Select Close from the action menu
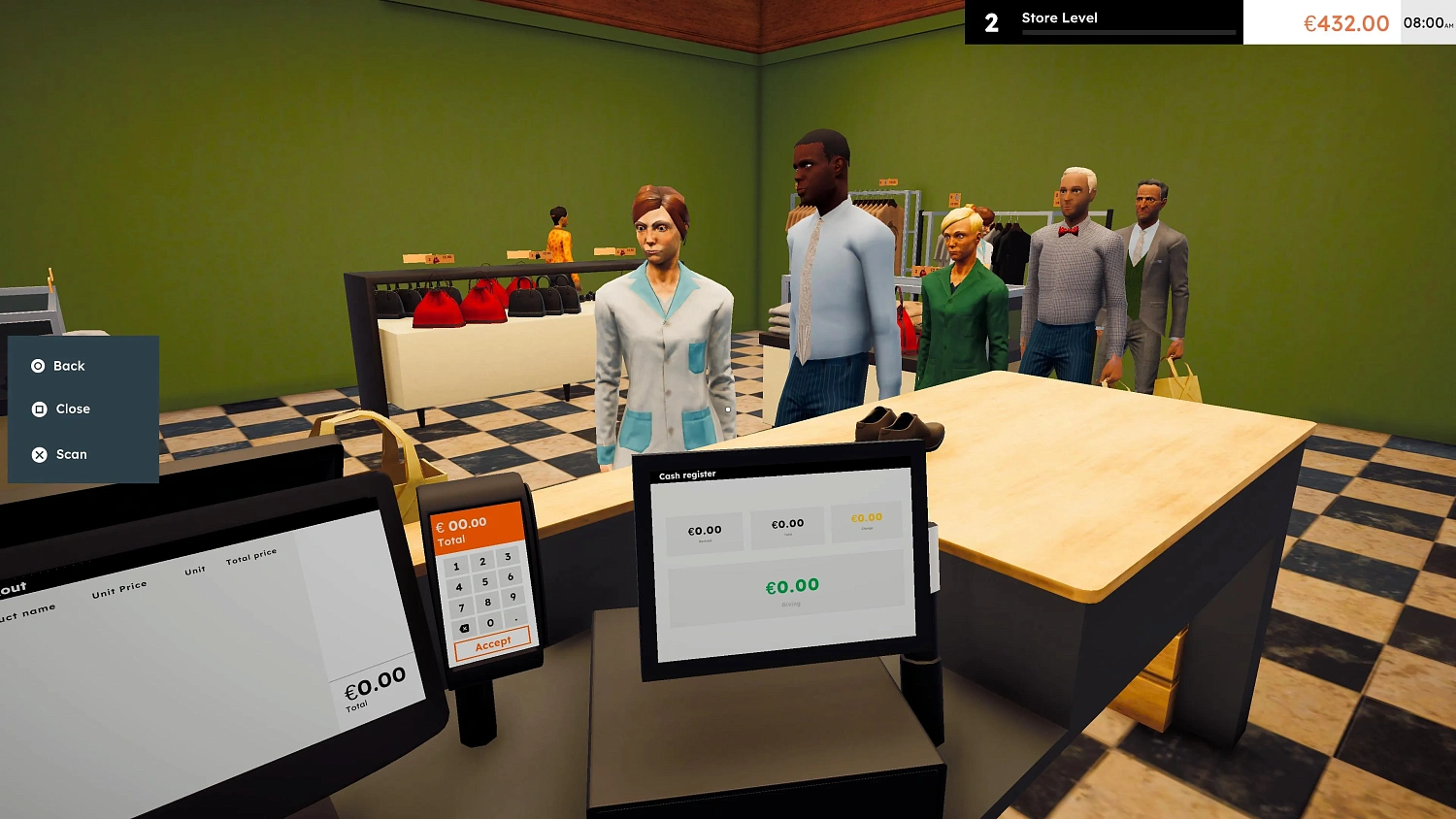The width and height of the screenshot is (1456, 819). click(x=72, y=409)
